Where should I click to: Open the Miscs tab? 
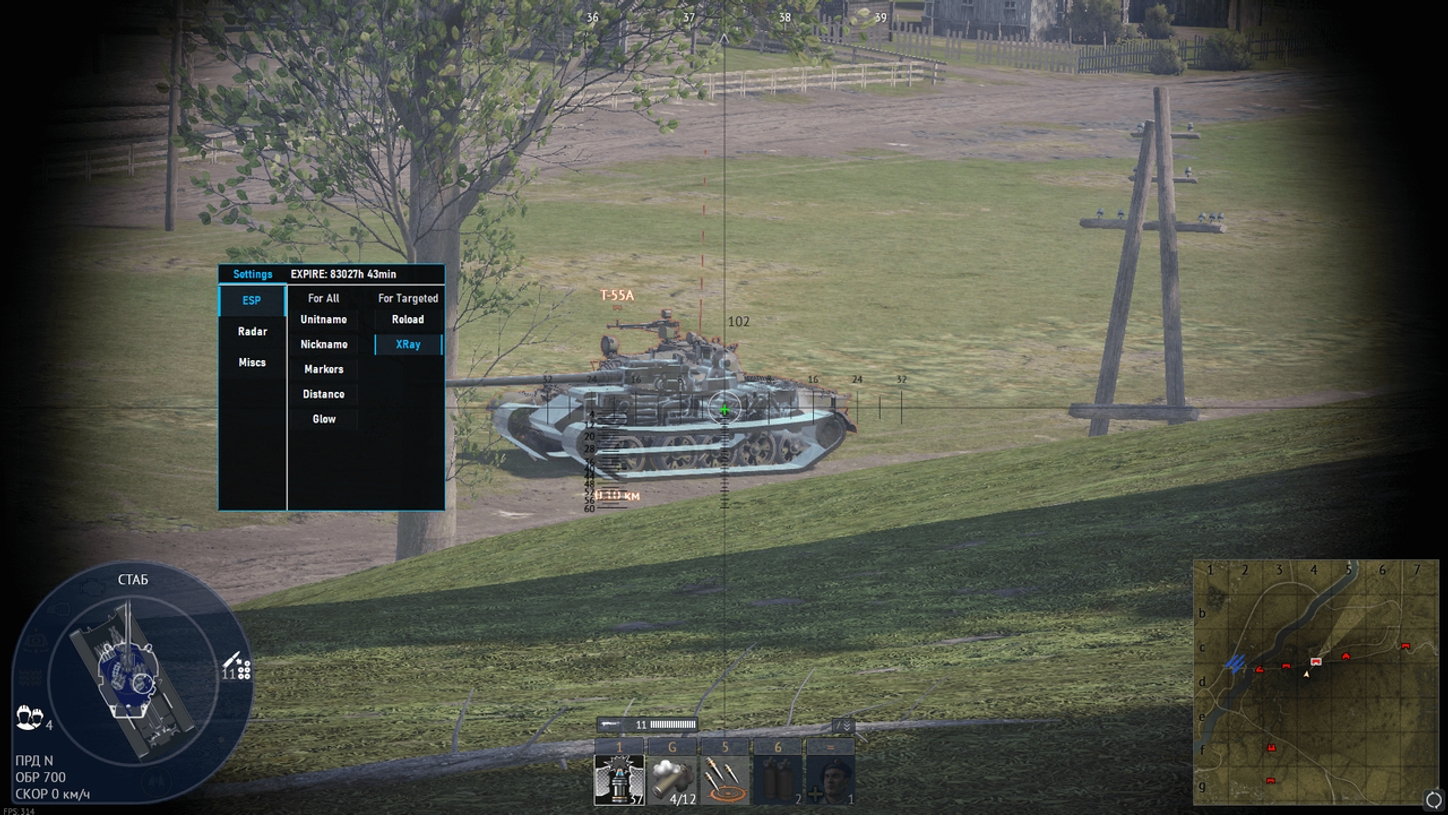point(252,362)
